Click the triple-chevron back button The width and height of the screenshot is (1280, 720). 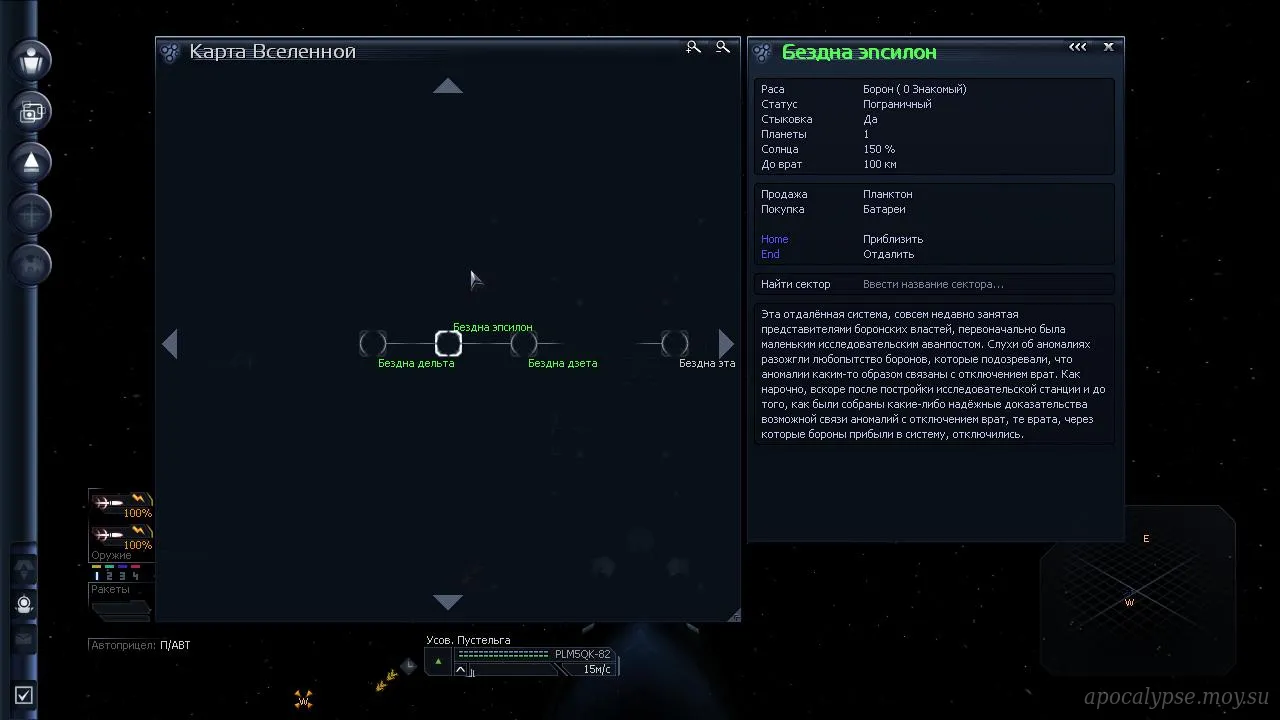(1077, 47)
